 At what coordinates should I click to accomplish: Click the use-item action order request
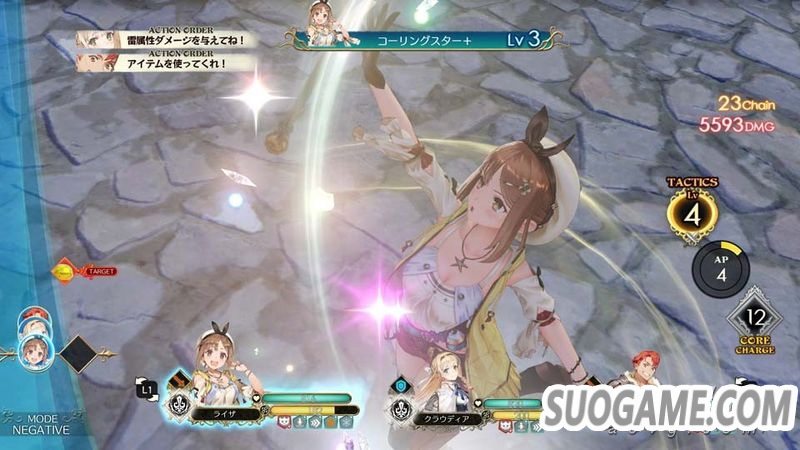[165, 61]
